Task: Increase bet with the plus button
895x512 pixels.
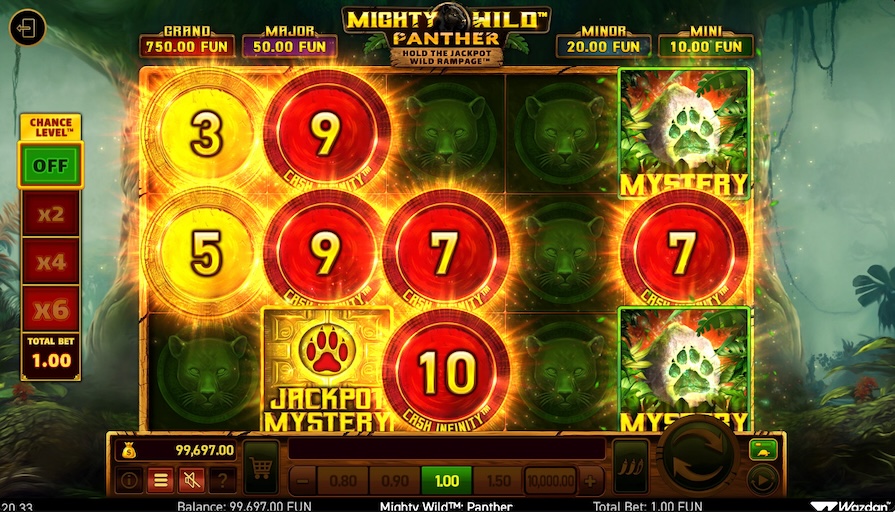Action: tap(590, 480)
